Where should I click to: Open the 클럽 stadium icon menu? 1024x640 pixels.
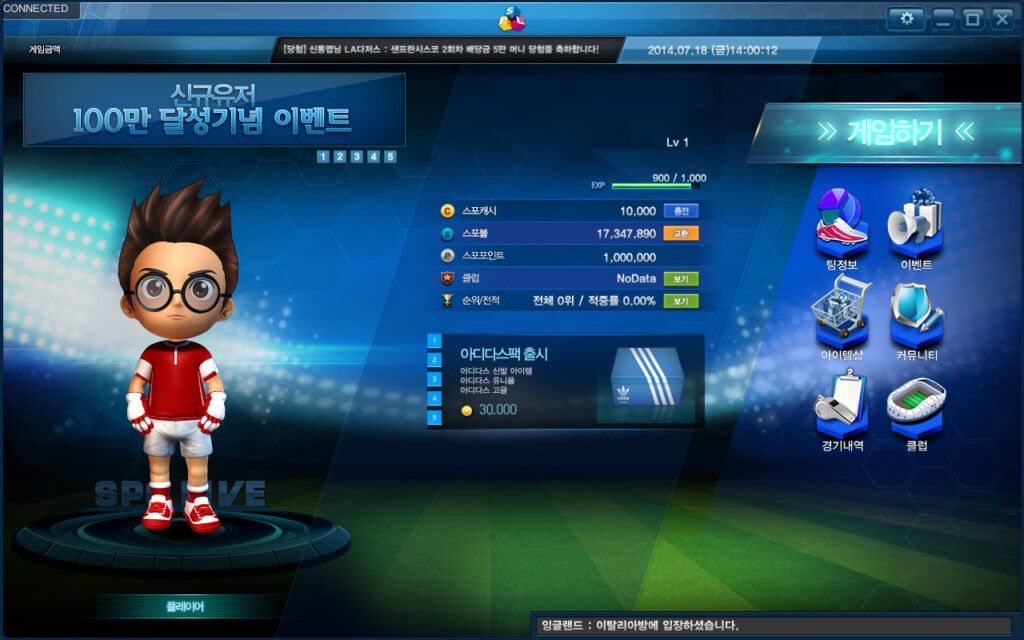(x=916, y=408)
